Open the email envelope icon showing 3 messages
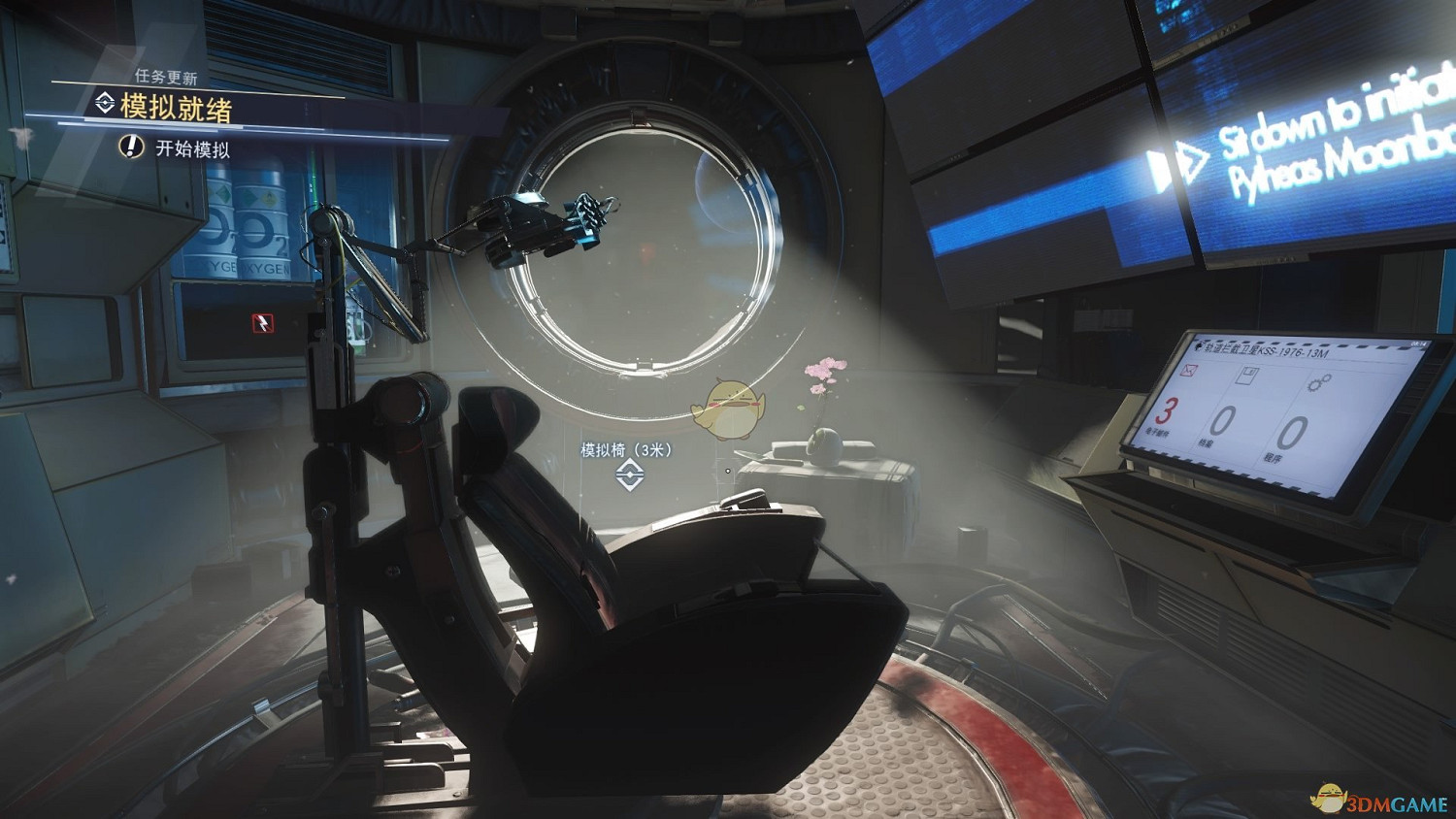The width and height of the screenshot is (1456, 819). (x=1188, y=371)
